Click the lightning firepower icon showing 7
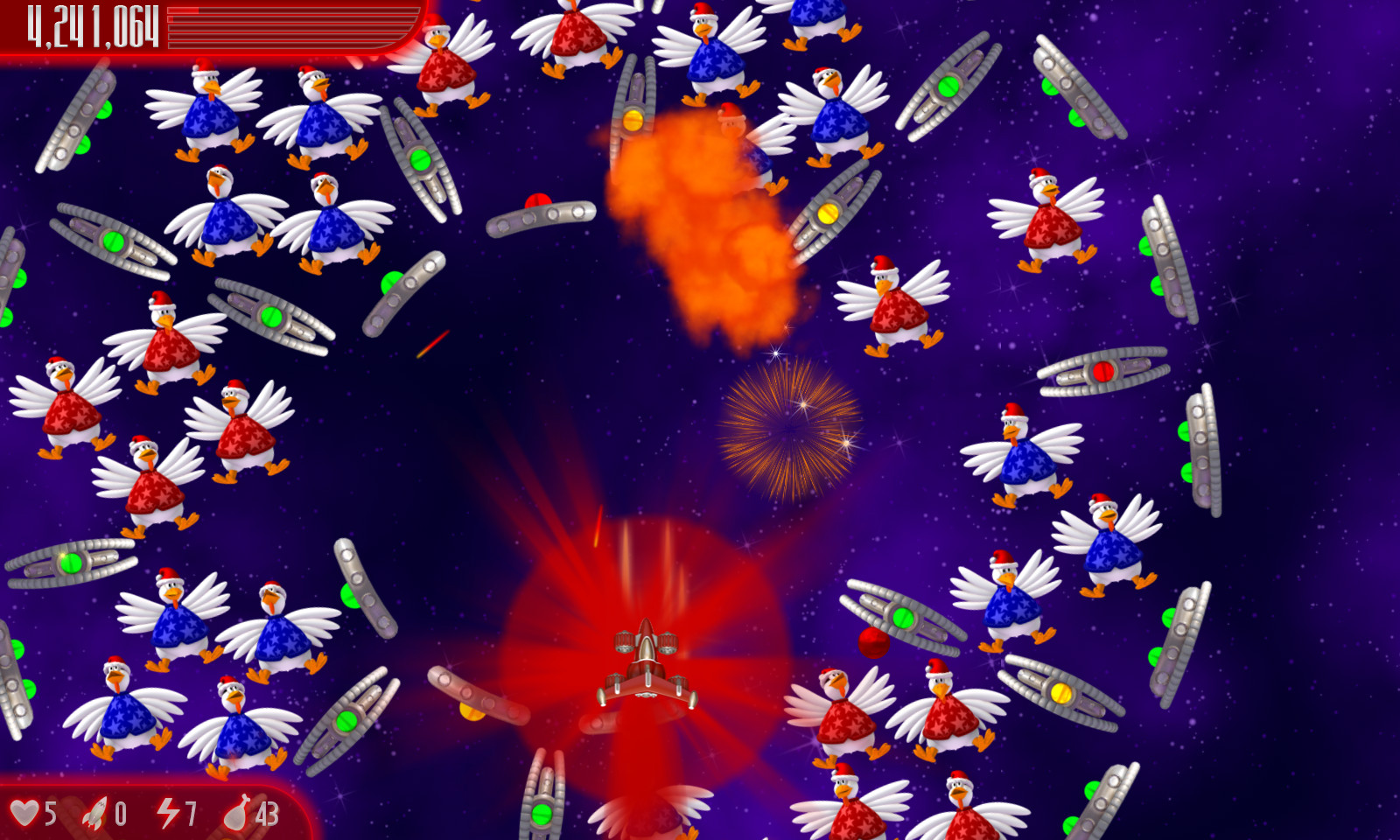 tap(167, 814)
